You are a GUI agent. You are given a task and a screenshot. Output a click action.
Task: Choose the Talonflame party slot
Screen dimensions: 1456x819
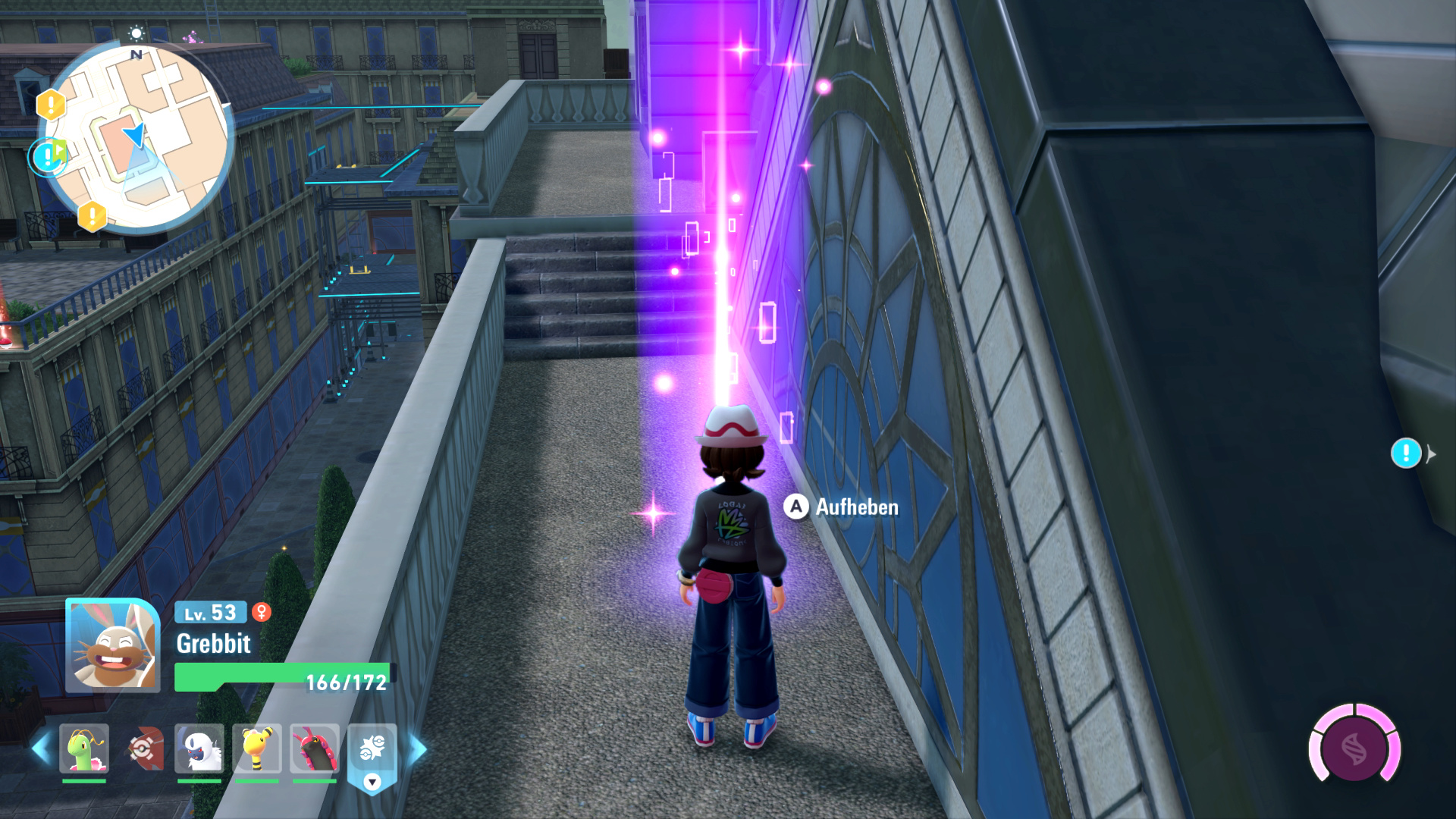coord(143,748)
